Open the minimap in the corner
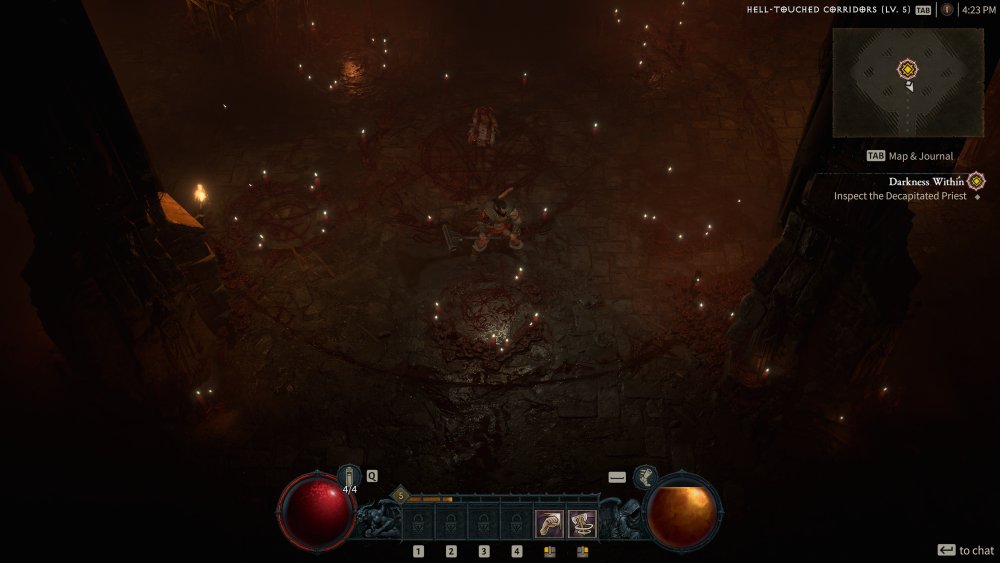Screen dimensions: 1000x563 [907, 82]
